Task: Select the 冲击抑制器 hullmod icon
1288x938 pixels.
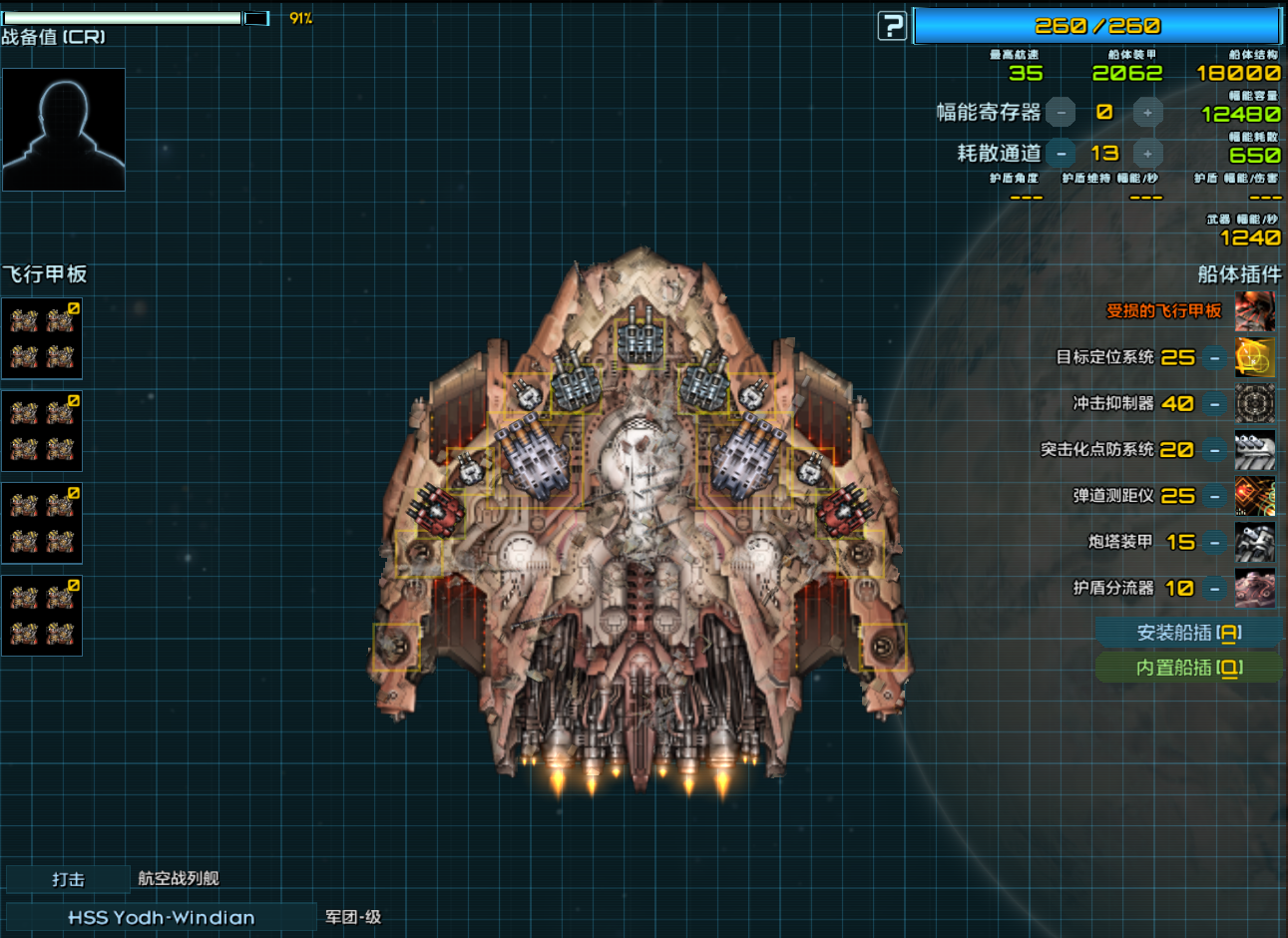Action: [1254, 404]
